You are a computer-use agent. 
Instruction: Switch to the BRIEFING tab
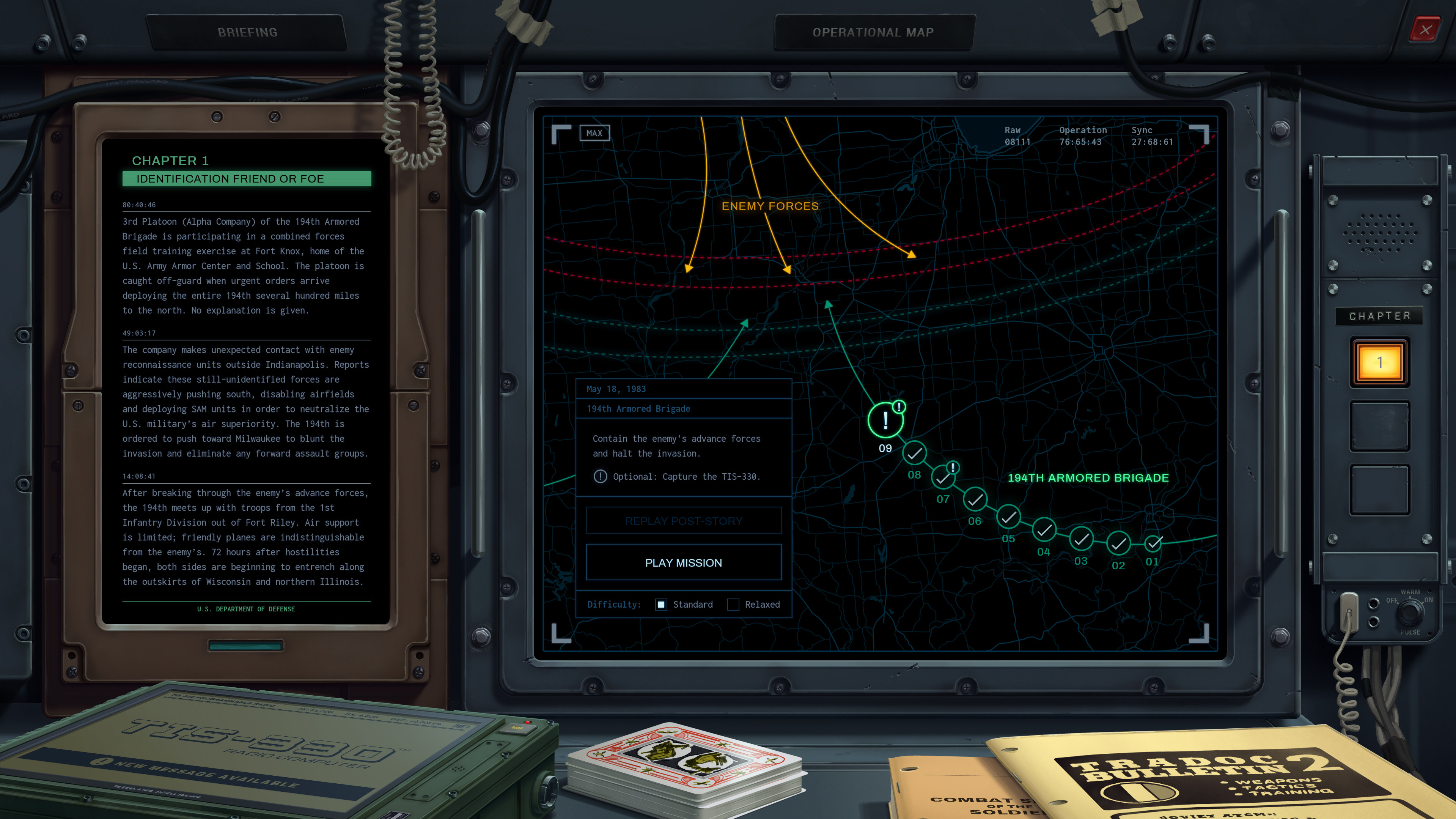point(248,31)
